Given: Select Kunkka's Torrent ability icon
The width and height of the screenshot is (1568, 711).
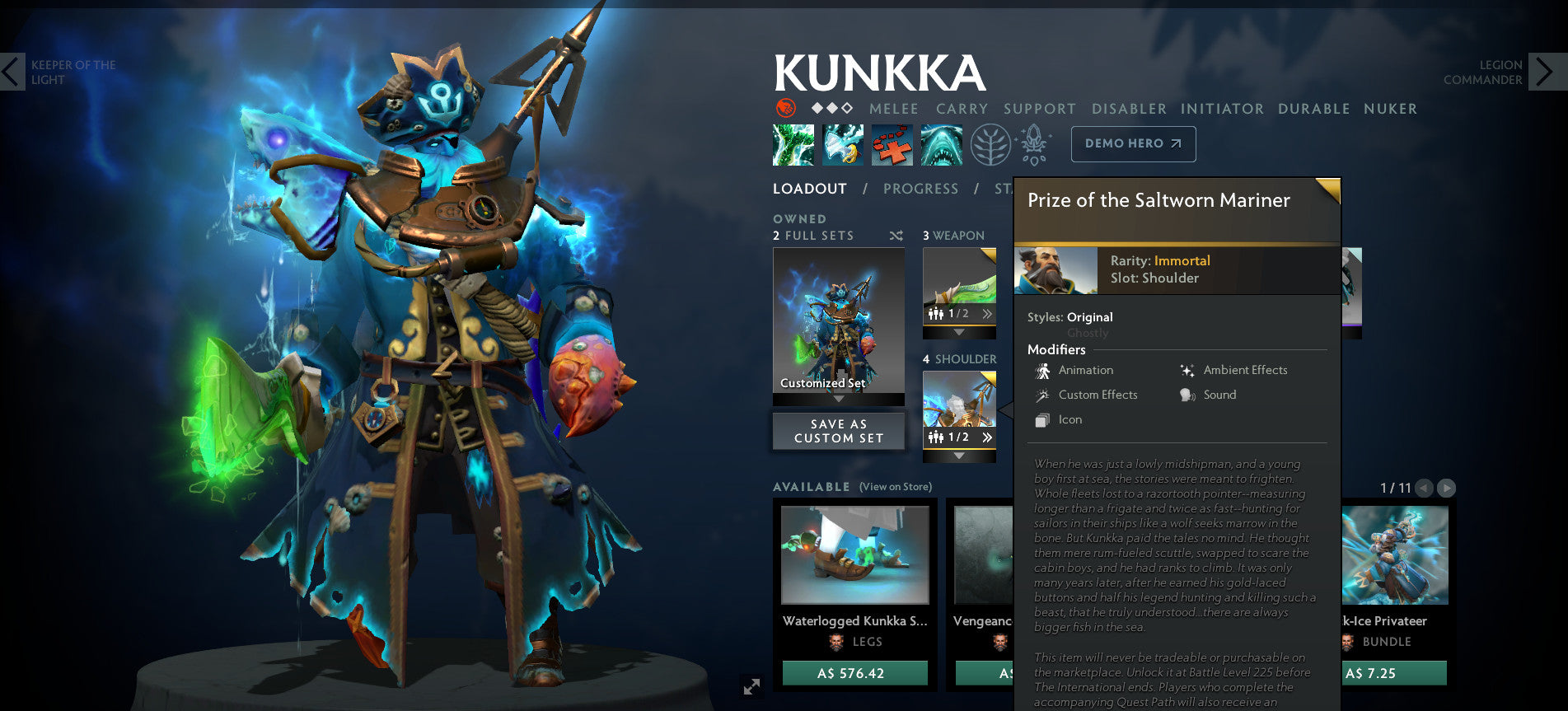Looking at the screenshot, I should coord(793,143).
